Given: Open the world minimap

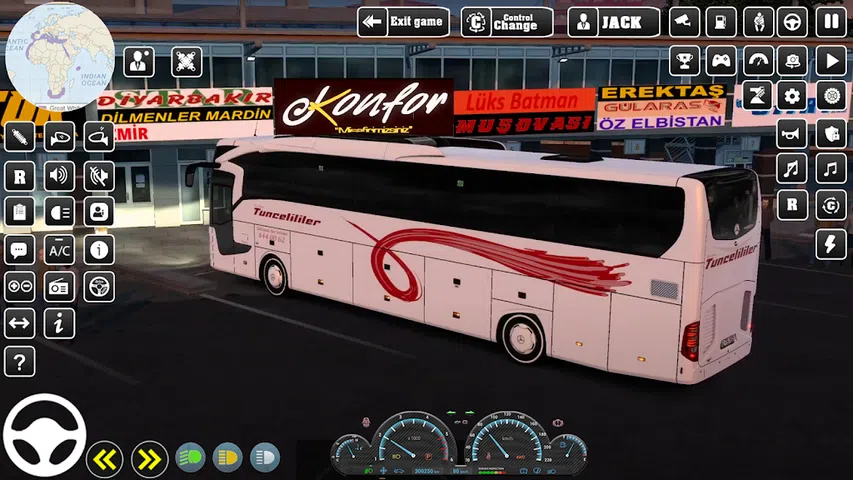Looking at the screenshot, I should (58, 55).
